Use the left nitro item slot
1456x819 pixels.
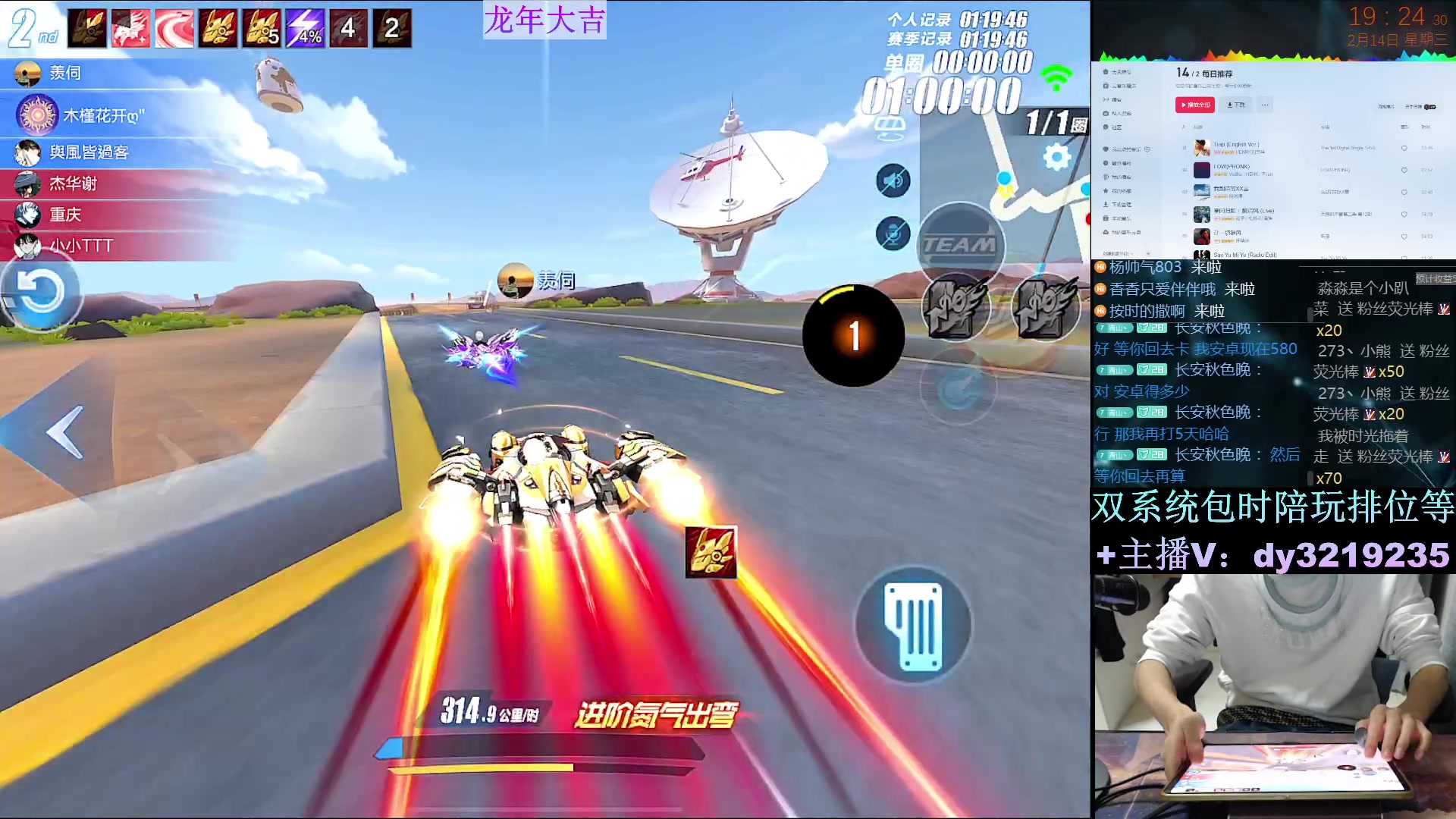(955, 307)
